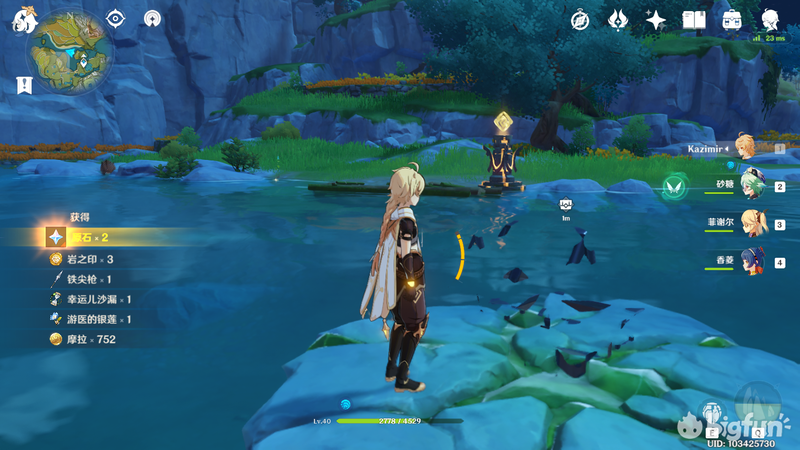
Task: Activate the elemental sight eye icon
Action: click(x=116, y=19)
